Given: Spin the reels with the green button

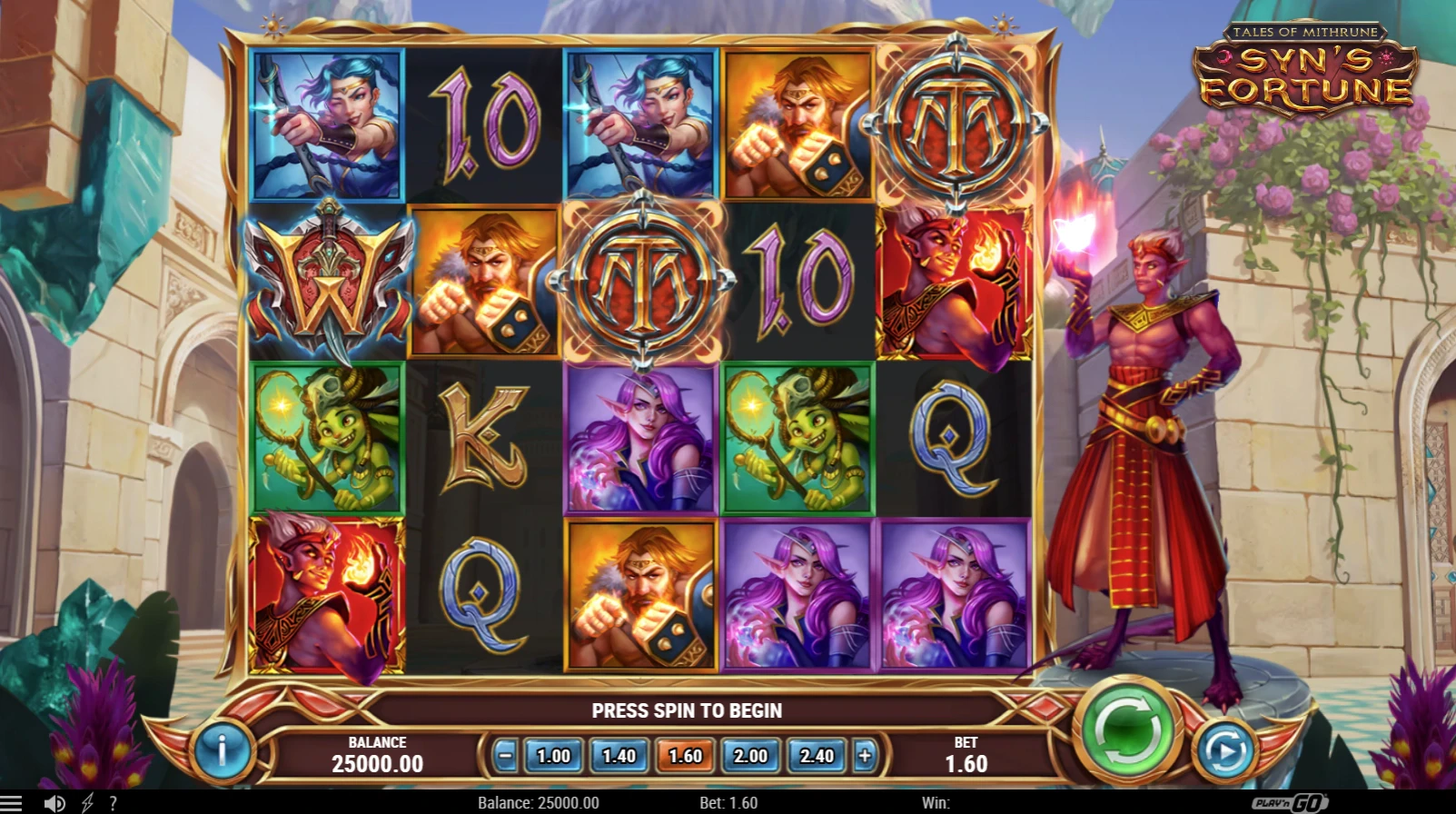Looking at the screenshot, I should tap(1127, 729).
